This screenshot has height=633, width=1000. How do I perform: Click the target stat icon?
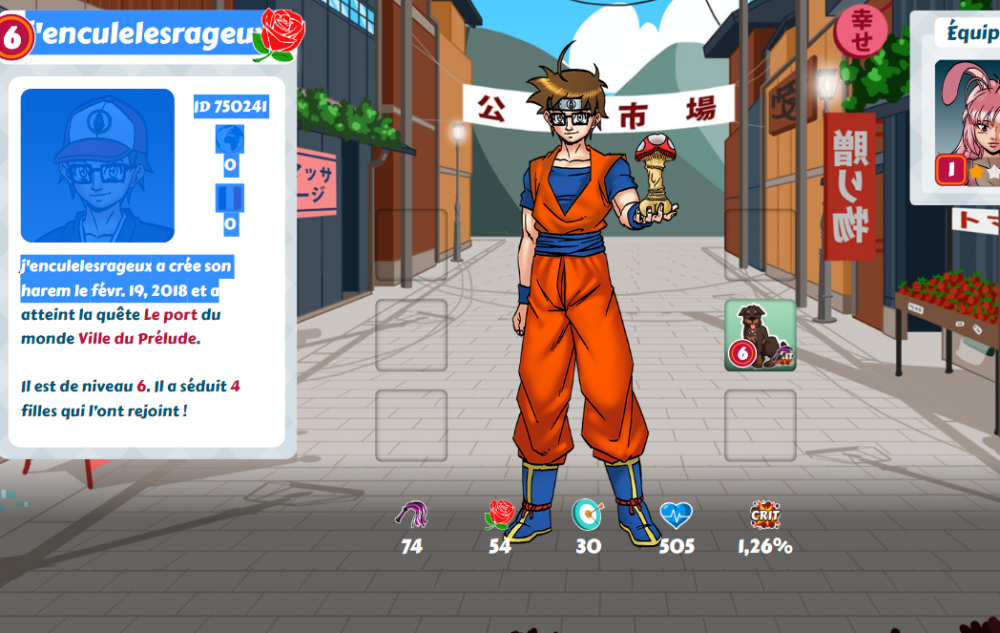pos(588,514)
